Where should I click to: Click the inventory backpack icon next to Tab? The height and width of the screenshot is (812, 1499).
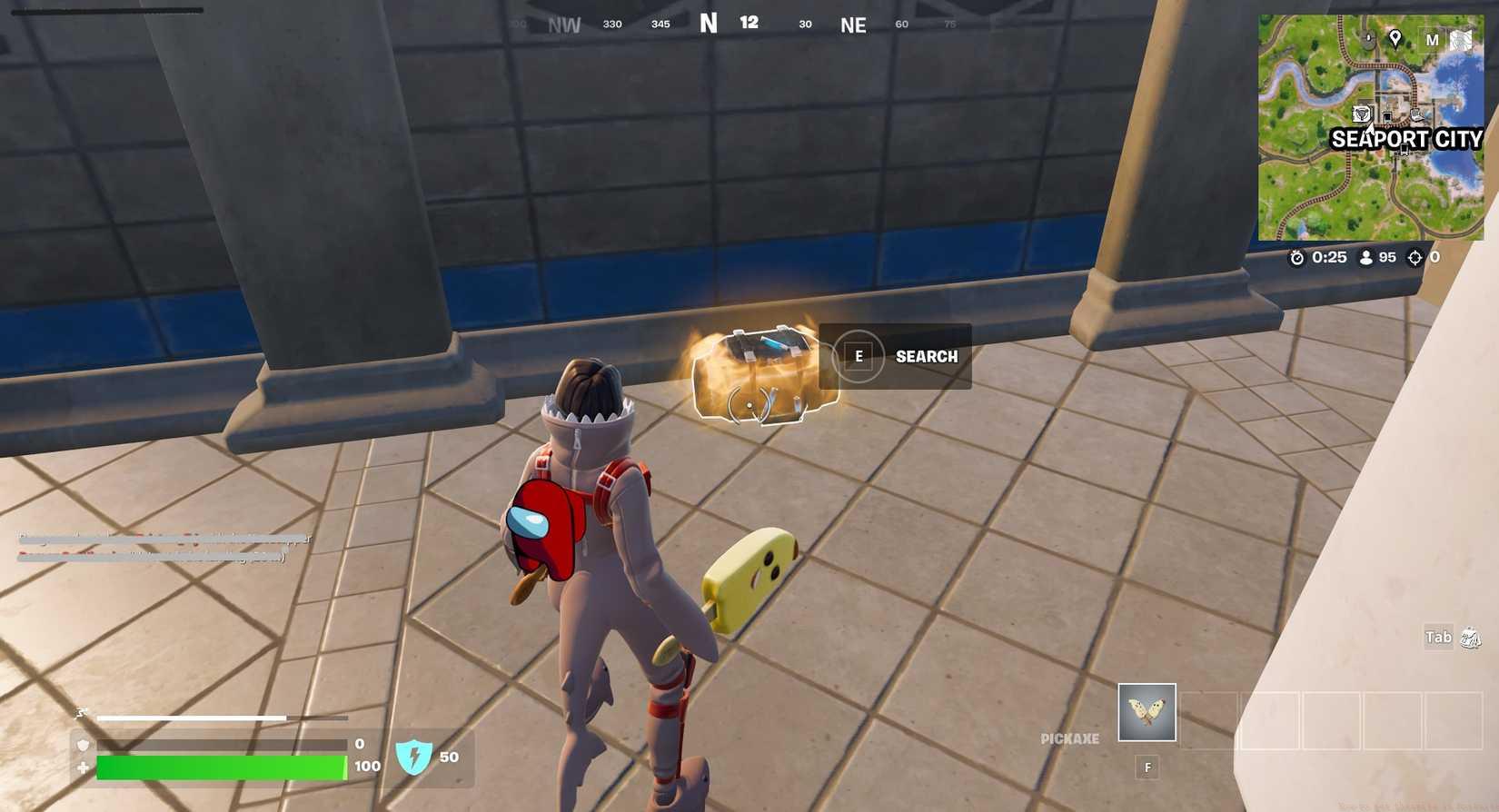(x=1472, y=638)
